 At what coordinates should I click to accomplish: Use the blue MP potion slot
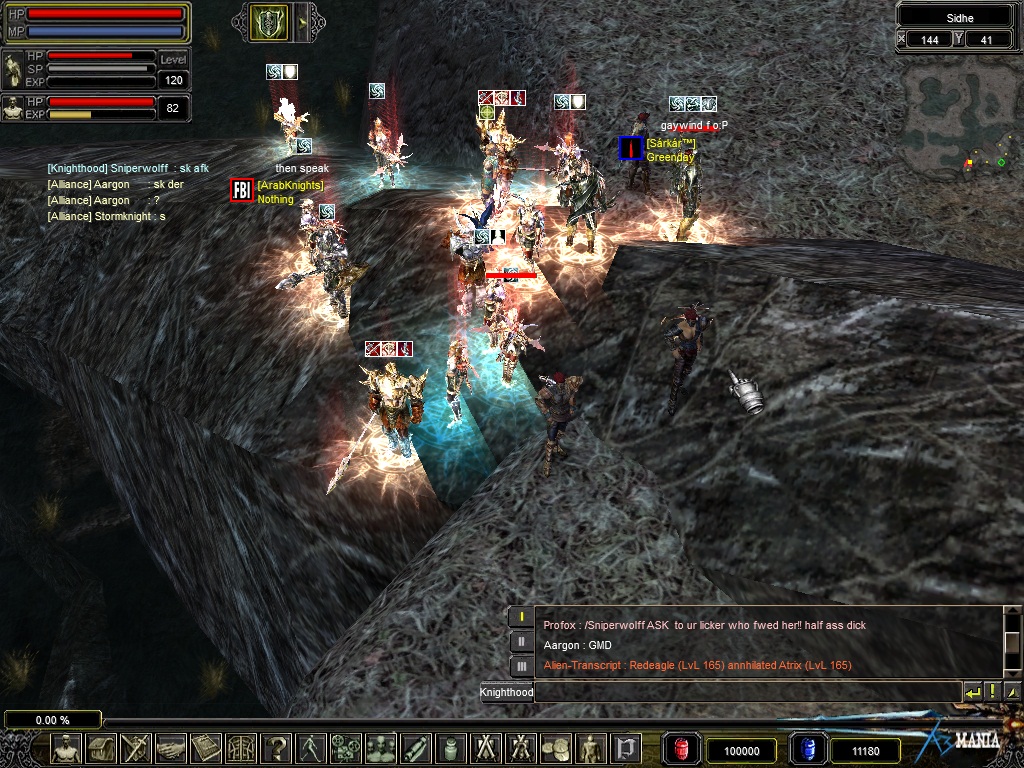(x=807, y=749)
